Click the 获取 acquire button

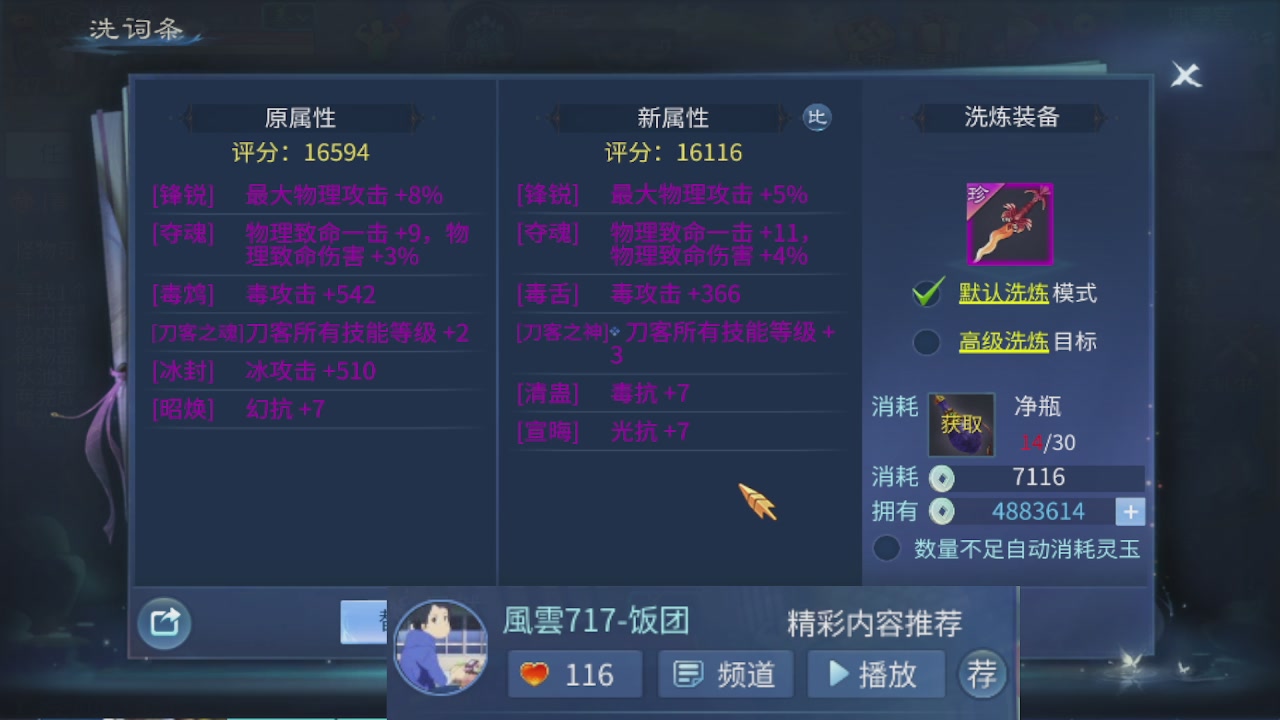pos(961,425)
